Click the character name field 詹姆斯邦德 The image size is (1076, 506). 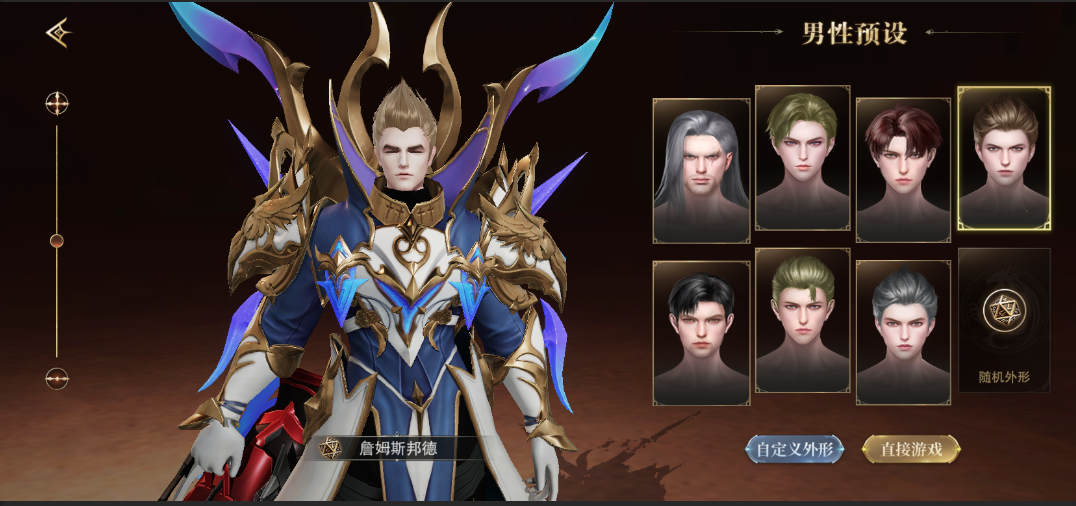398,448
